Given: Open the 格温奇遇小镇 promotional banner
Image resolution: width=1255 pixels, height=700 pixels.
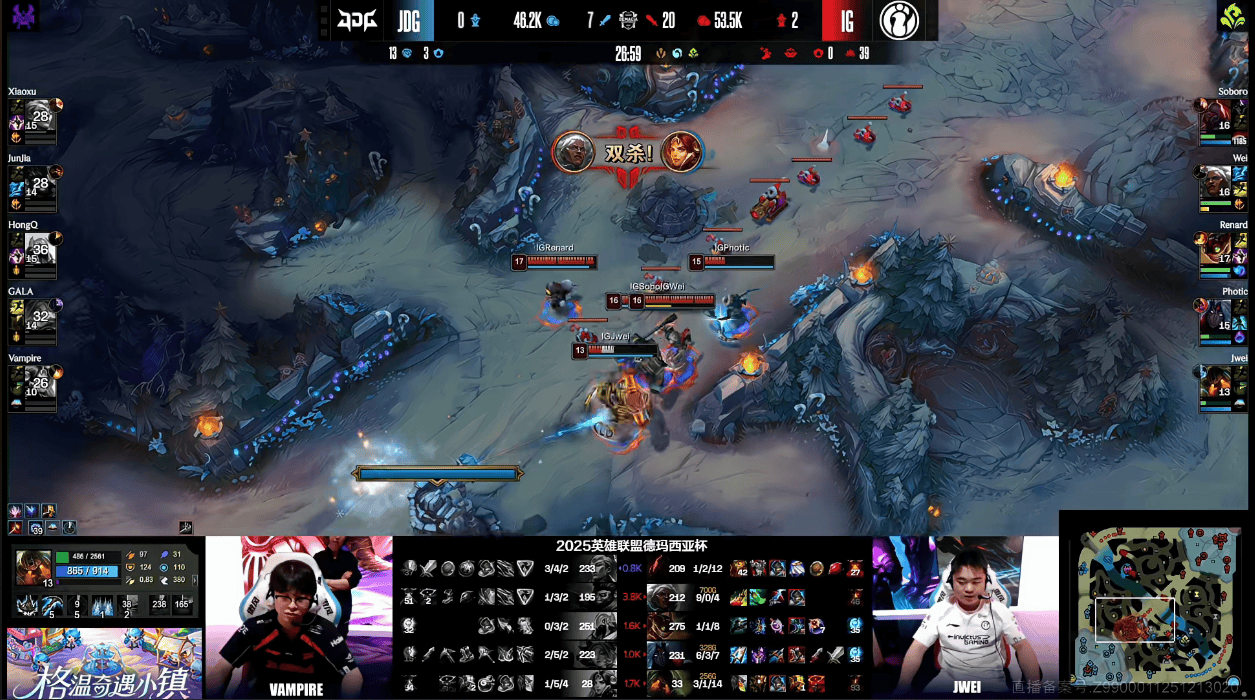Looking at the screenshot, I should (104, 663).
